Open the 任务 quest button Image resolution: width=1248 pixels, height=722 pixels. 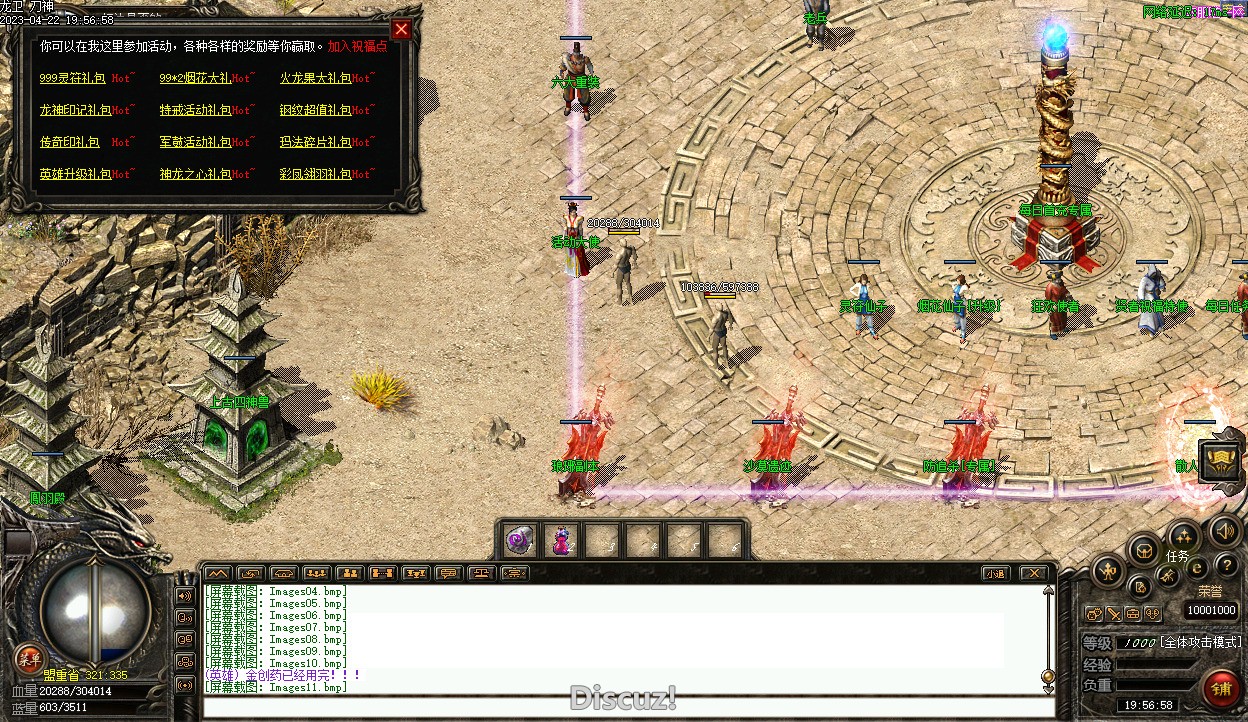(1182, 538)
